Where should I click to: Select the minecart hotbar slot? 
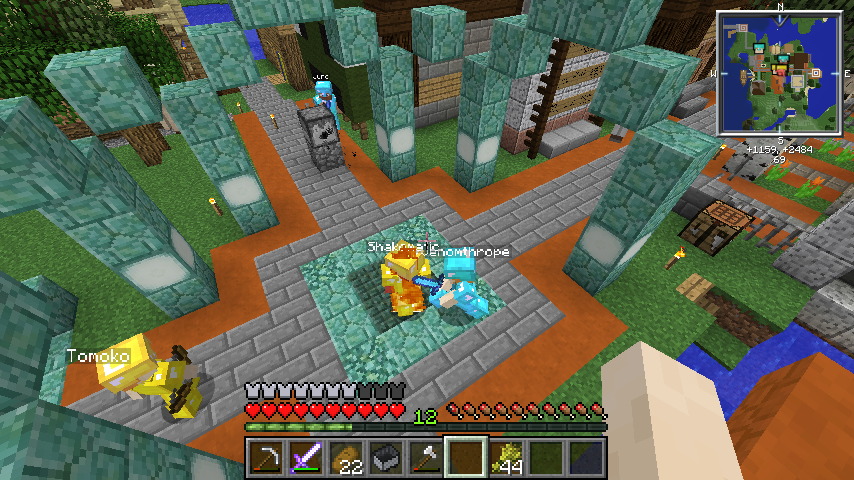(x=384, y=457)
